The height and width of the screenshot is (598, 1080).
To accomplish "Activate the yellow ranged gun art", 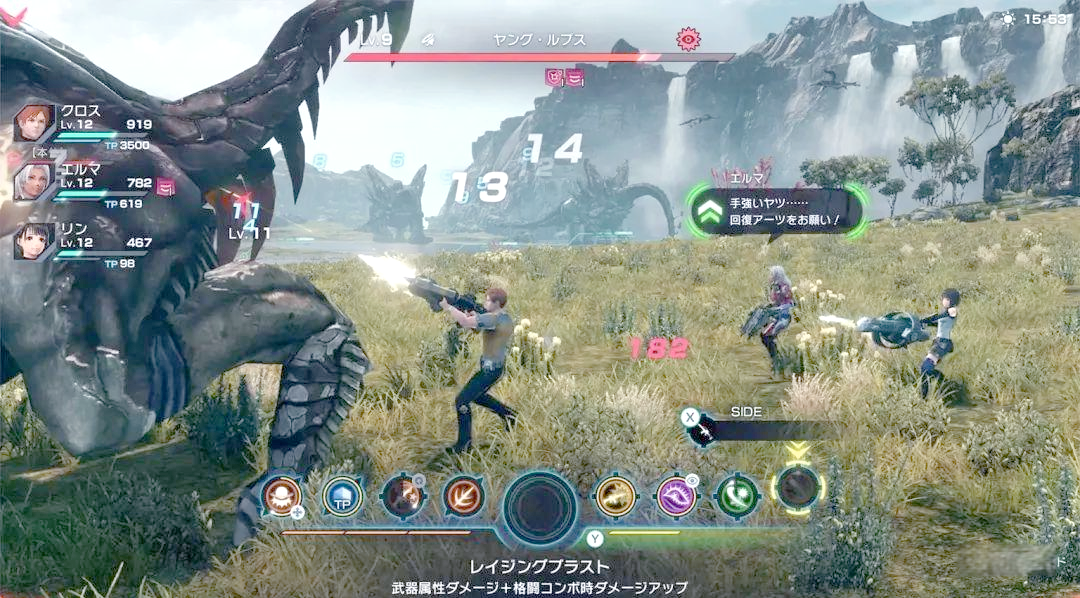I will pos(614,495).
